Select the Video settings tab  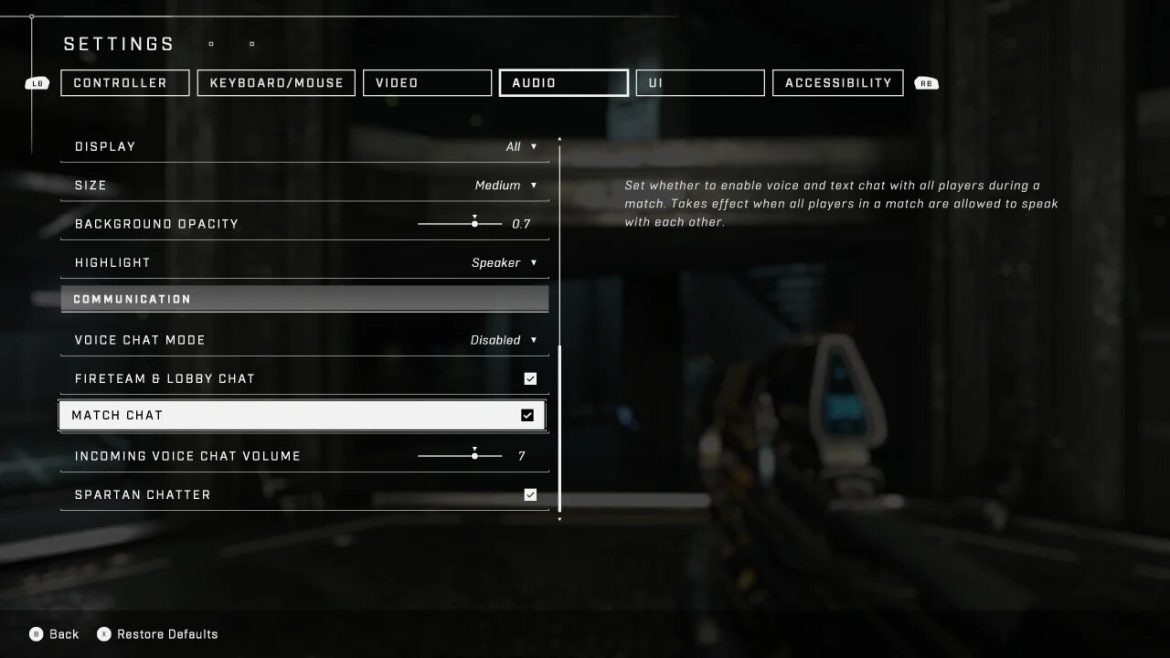point(427,83)
